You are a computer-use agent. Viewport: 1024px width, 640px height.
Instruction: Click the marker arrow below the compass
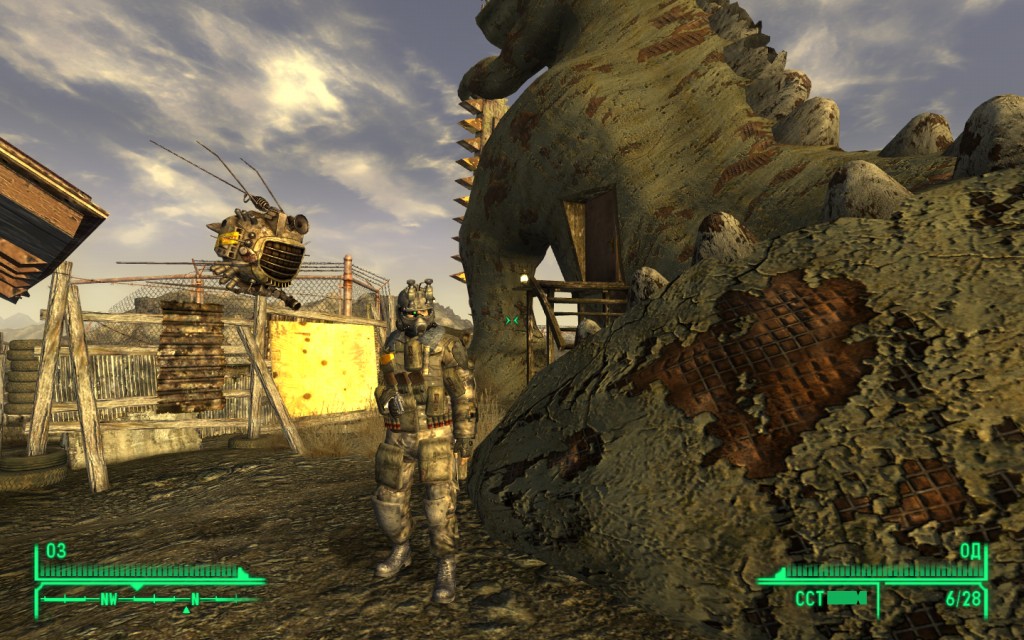coord(185,609)
